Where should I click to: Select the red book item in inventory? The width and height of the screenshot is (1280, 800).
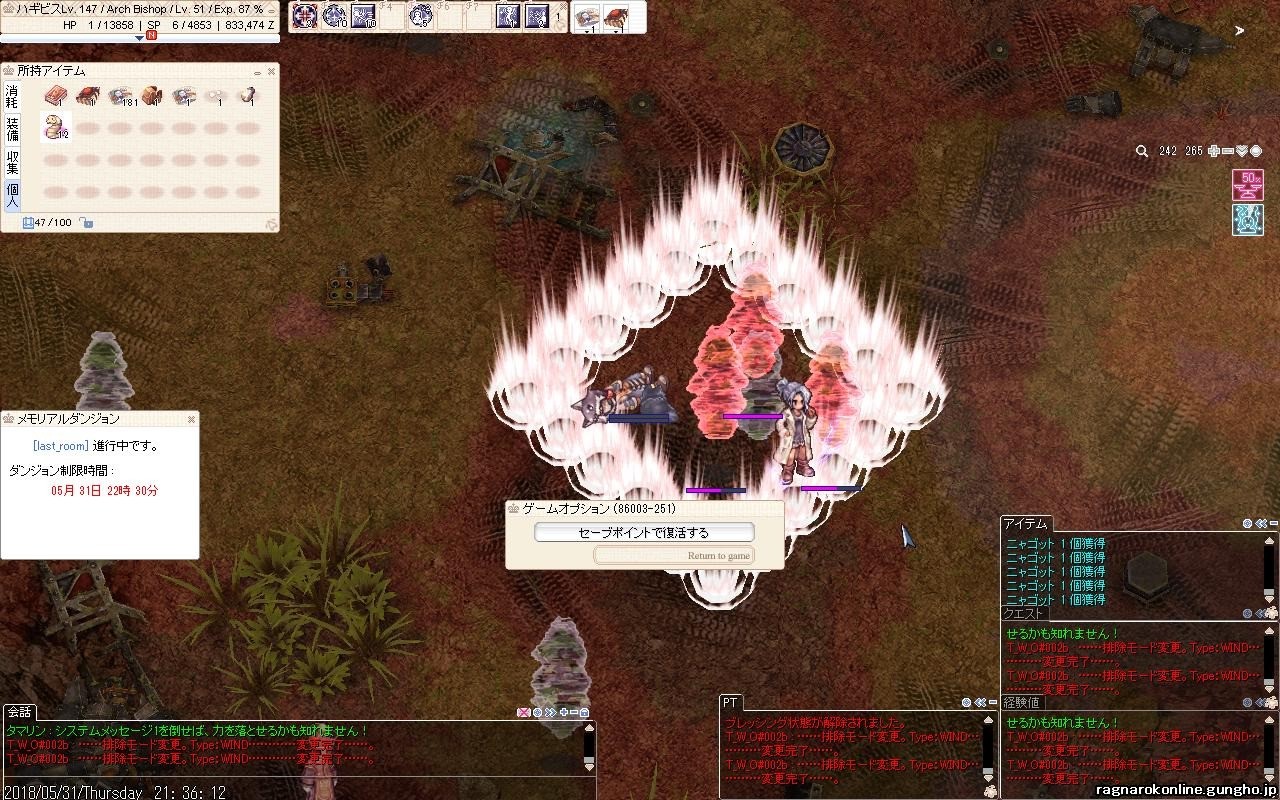(55, 96)
